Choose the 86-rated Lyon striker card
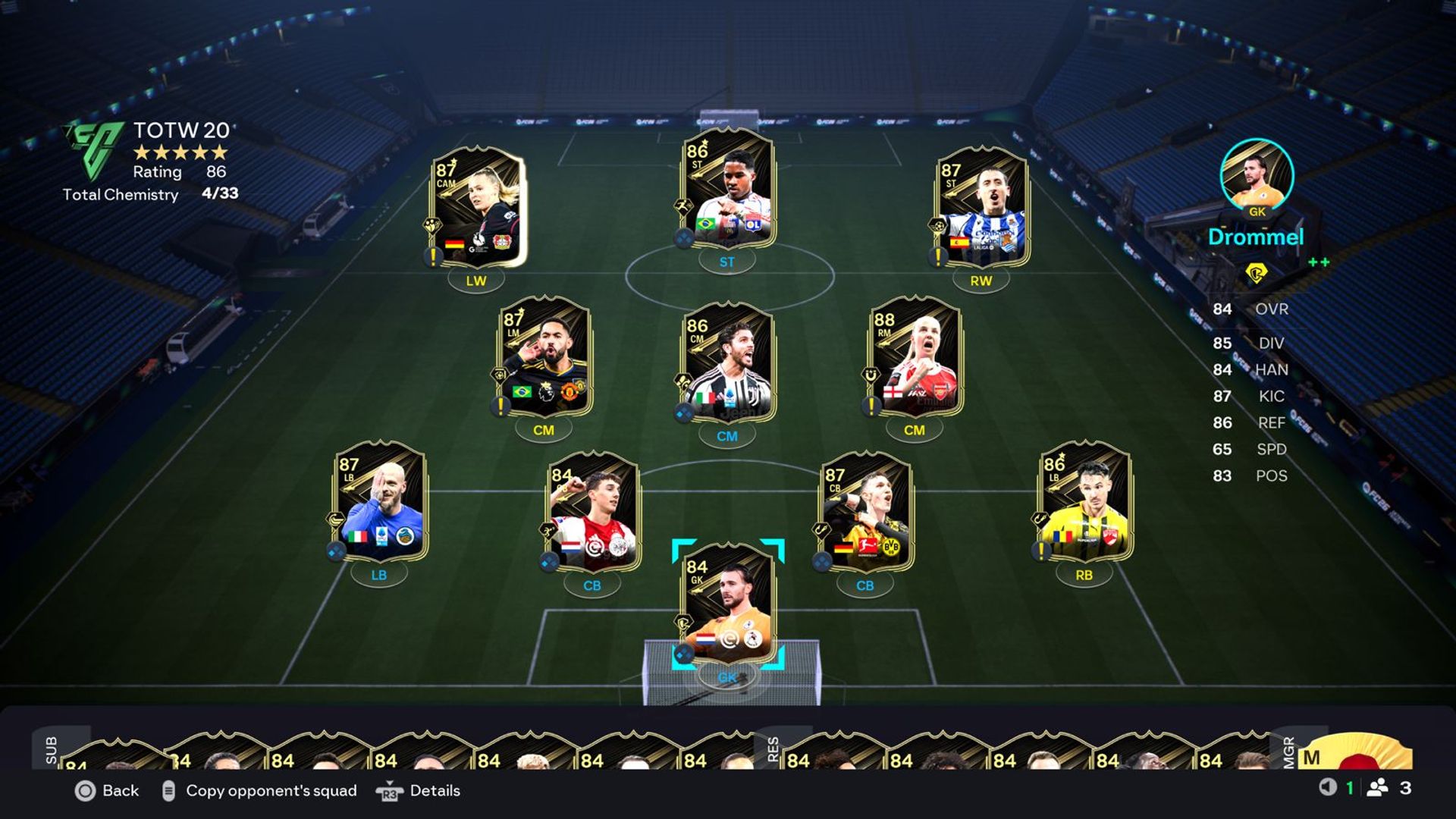The width and height of the screenshot is (1456, 819). [728, 190]
